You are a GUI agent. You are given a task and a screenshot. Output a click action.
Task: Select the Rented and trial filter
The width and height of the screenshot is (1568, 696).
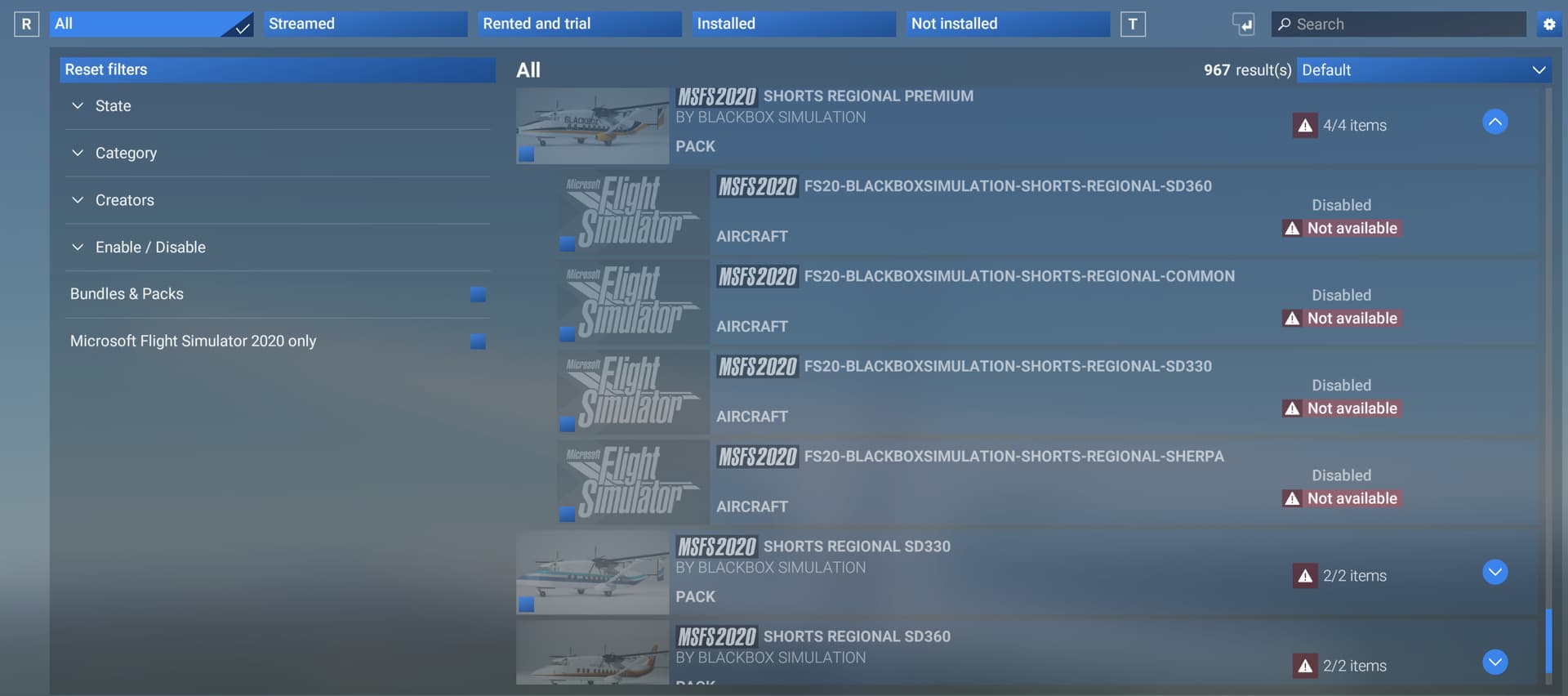point(579,24)
